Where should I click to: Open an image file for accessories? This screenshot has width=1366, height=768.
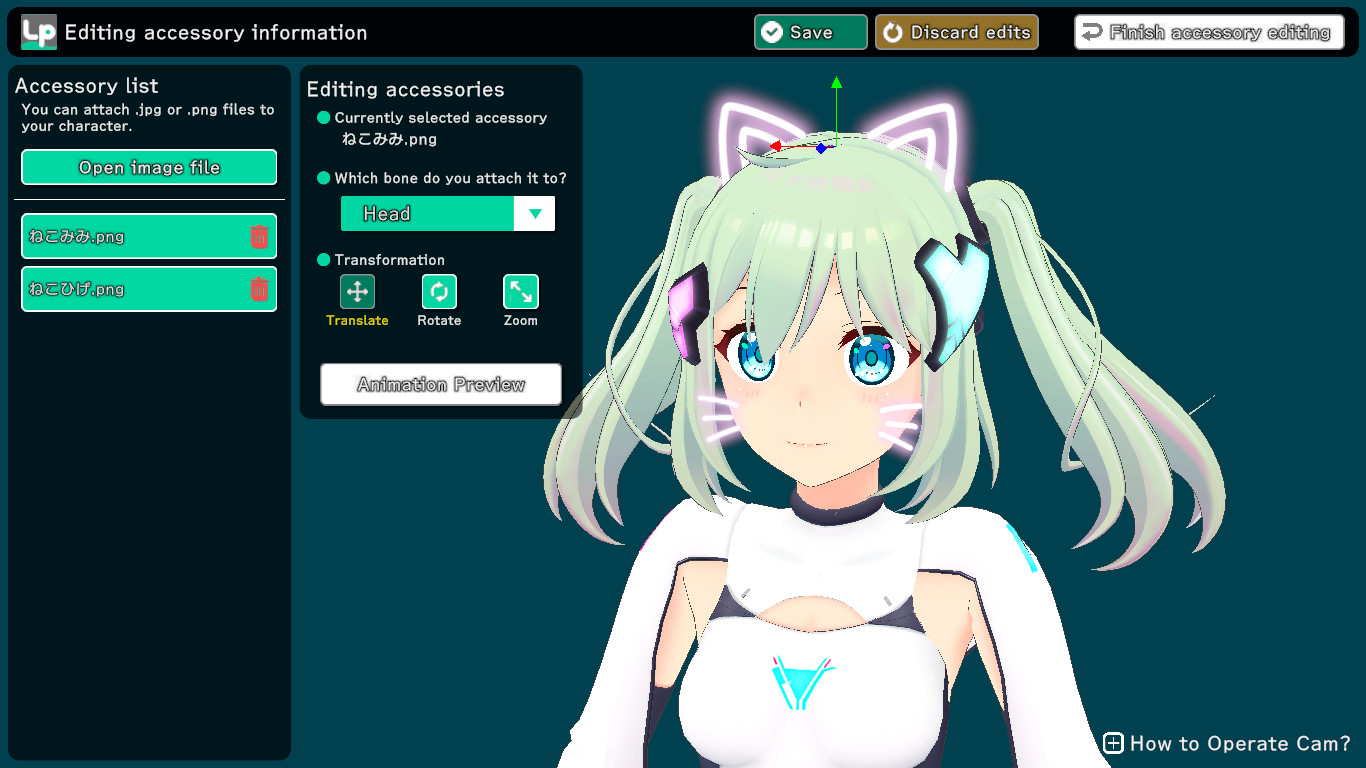coord(149,167)
